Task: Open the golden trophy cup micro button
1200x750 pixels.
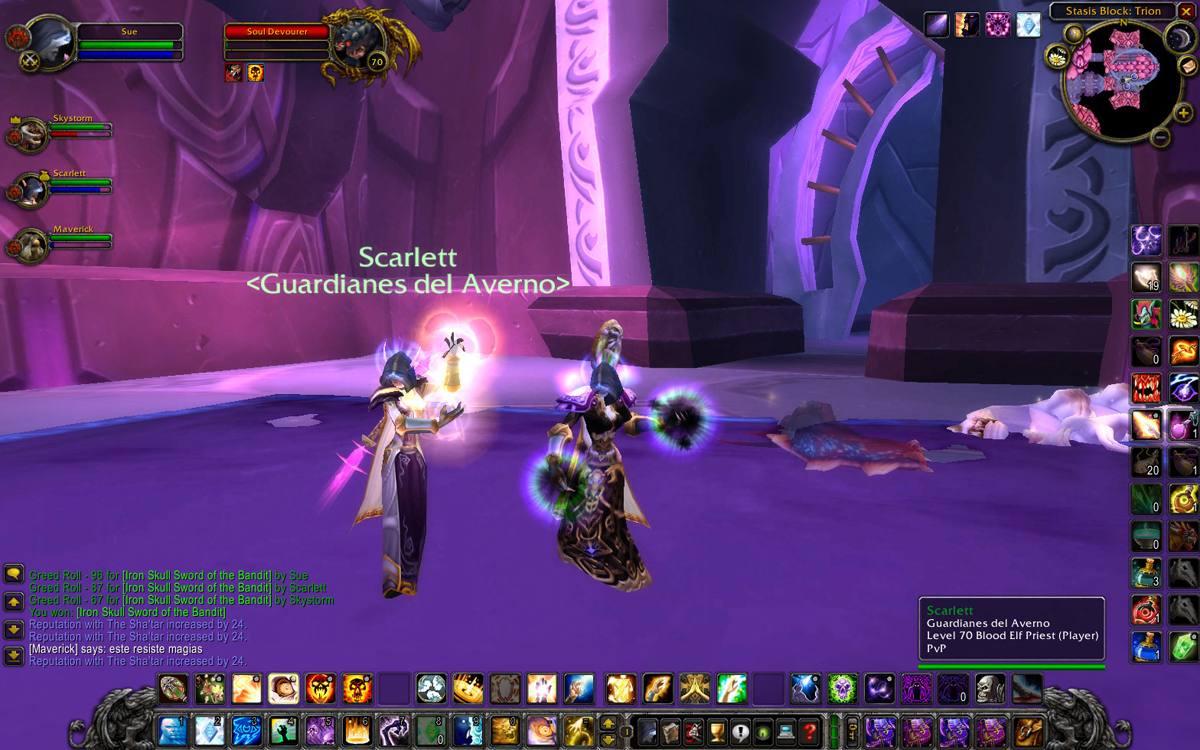Action: 715,731
